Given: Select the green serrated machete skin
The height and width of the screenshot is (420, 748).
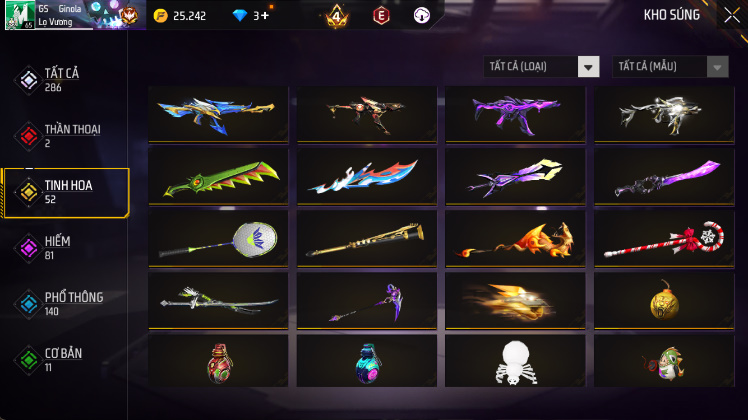Looking at the screenshot, I should click(x=218, y=176).
